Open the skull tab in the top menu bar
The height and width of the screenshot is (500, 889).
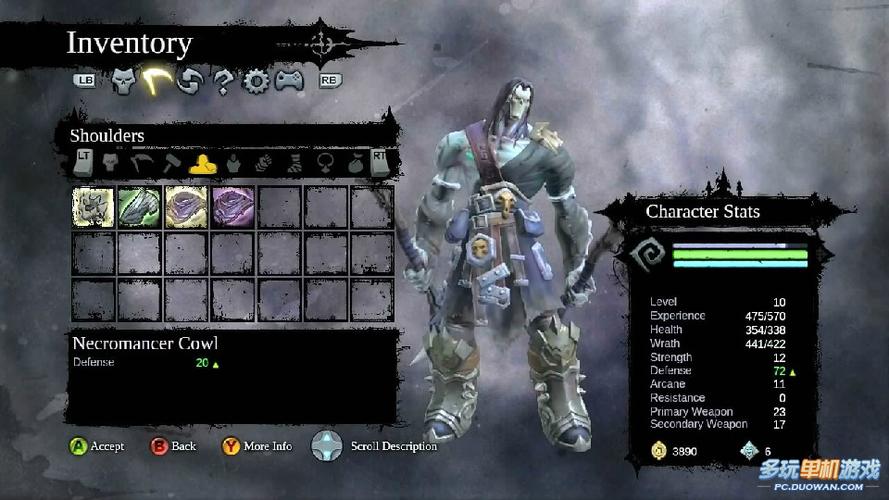point(123,80)
